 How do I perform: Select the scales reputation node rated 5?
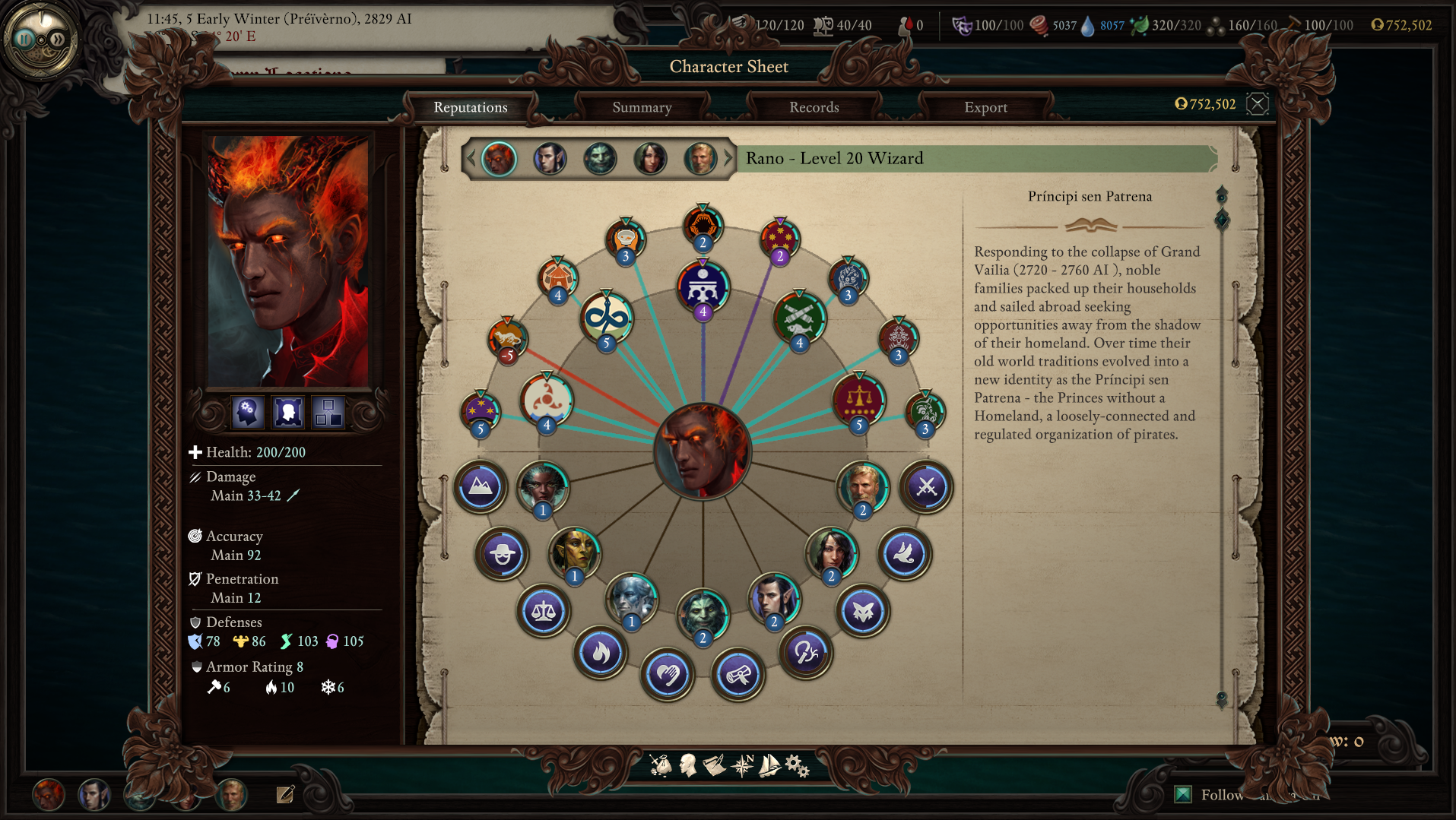click(x=859, y=400)
